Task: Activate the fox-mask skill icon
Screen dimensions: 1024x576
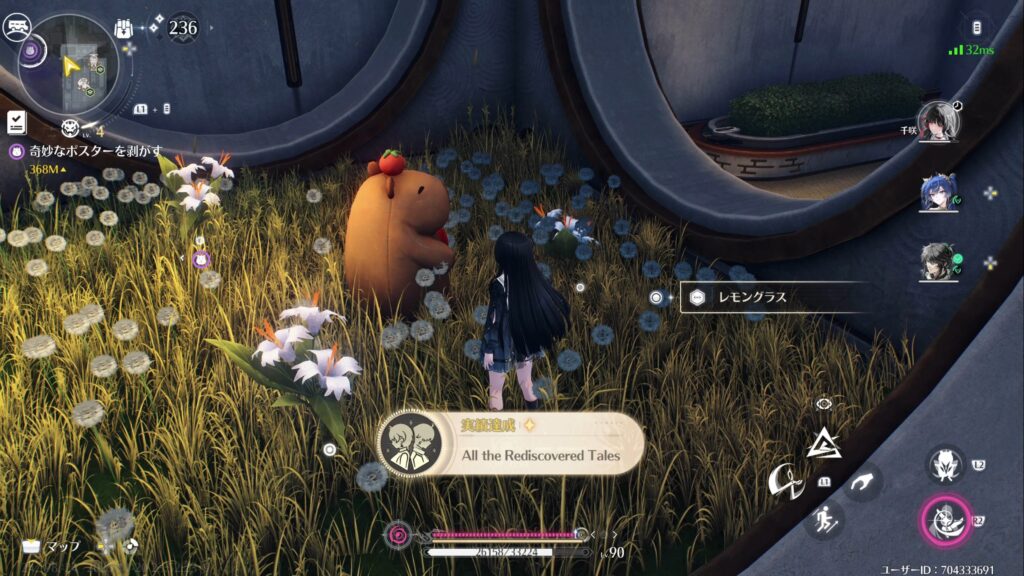Action: (x=945, y=464)
